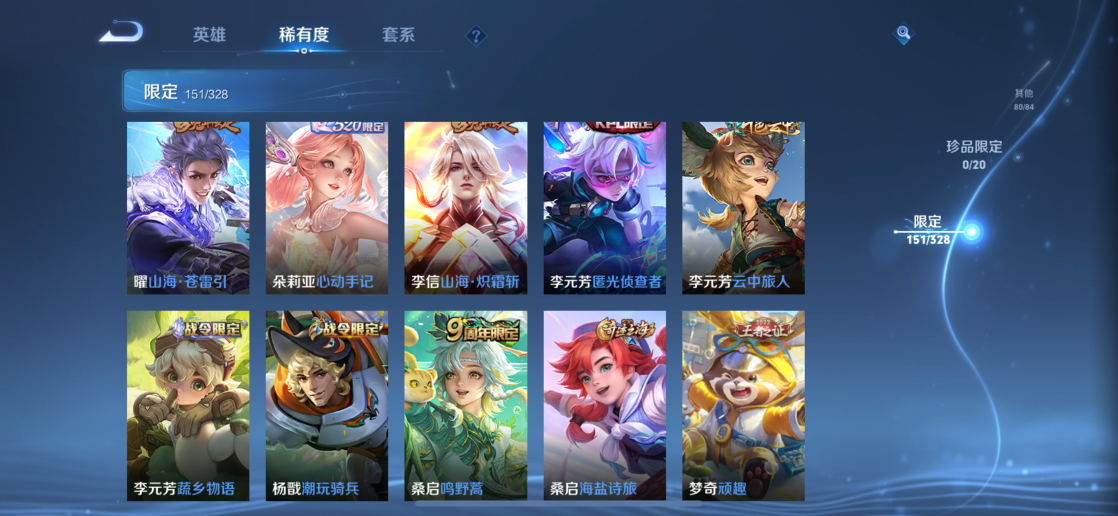Open the 李信 山海·炽霜斩 skin card

465,208
